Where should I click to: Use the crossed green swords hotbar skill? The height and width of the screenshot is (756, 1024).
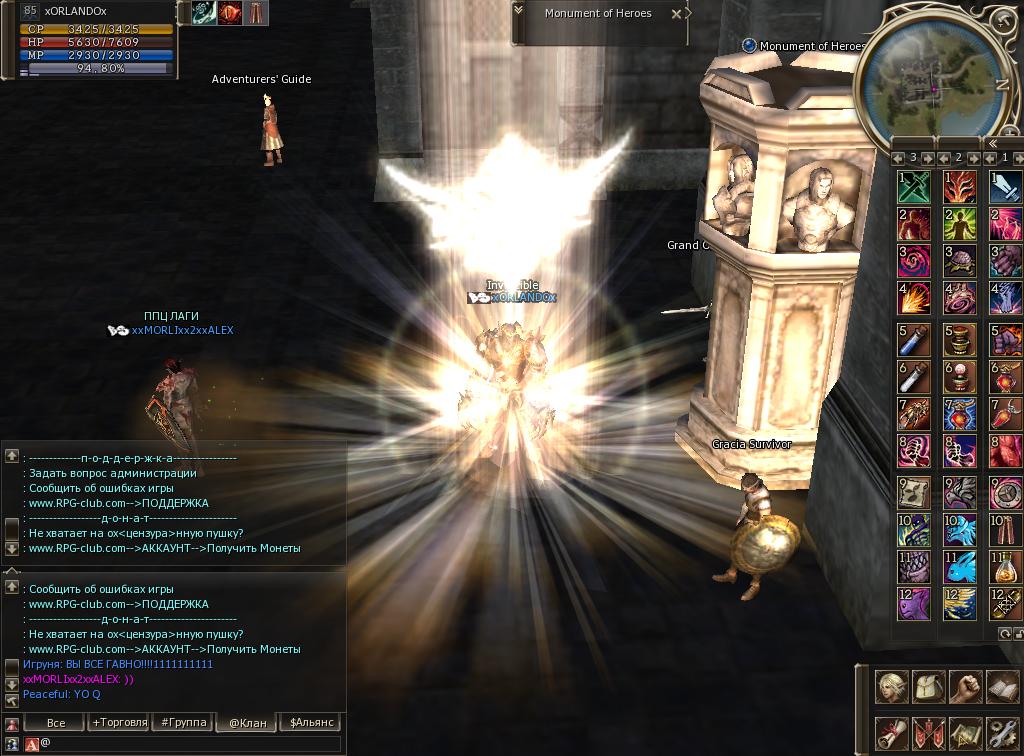point(914,187)
